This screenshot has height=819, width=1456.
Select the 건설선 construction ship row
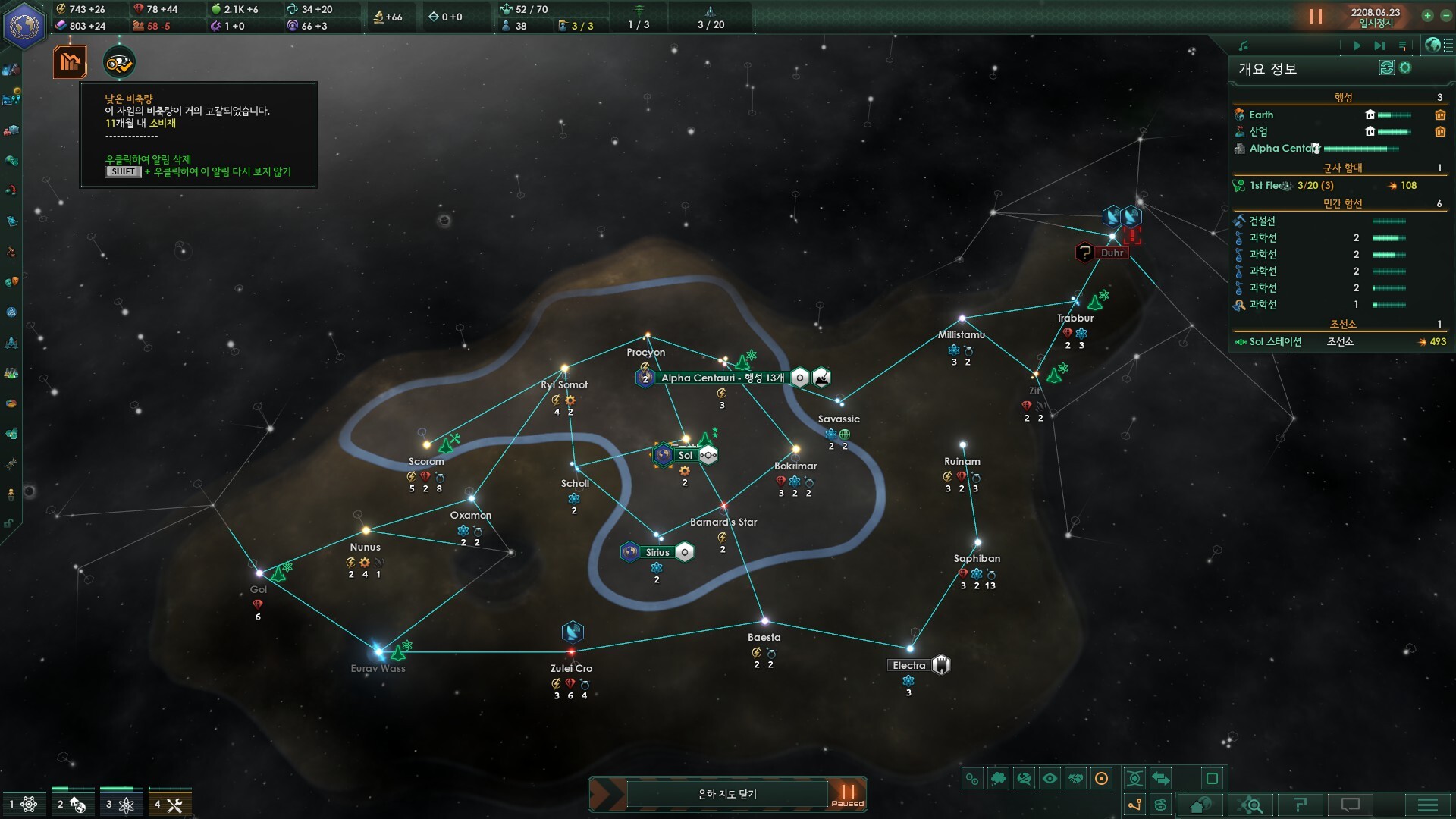point(1262,221)
